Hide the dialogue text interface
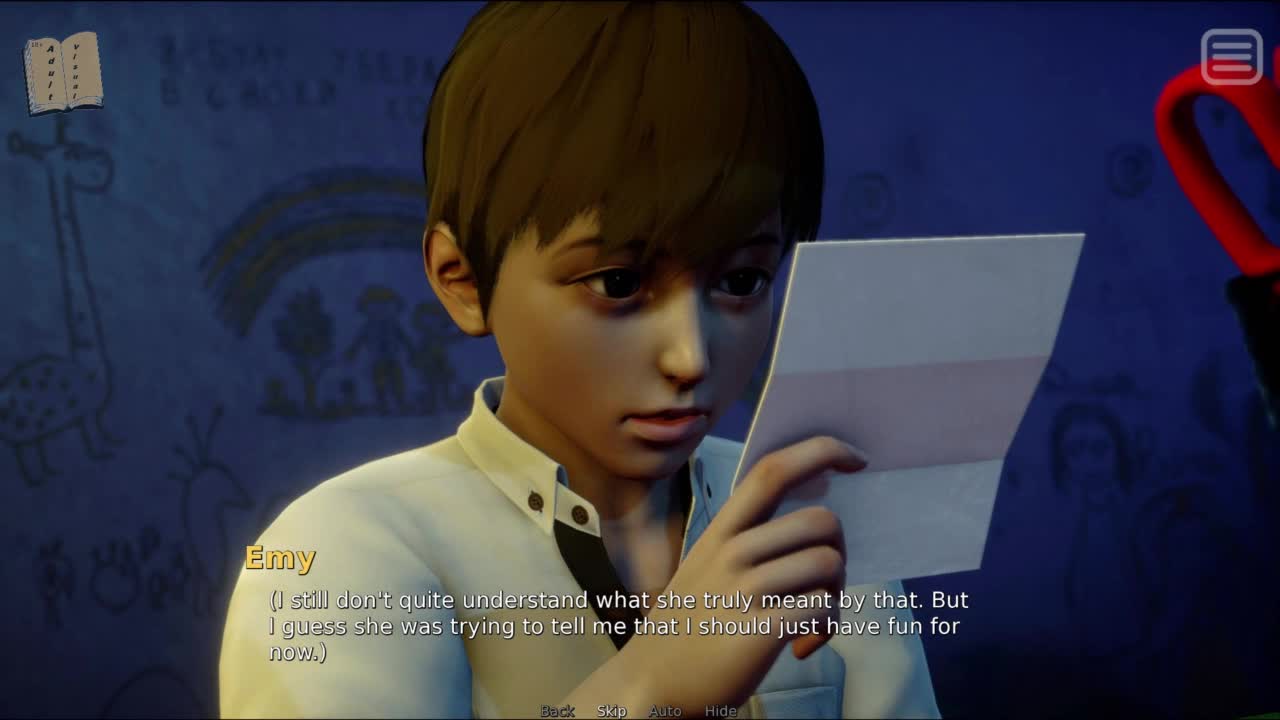The image size is (1280, 720). click(x=720, y=711)
